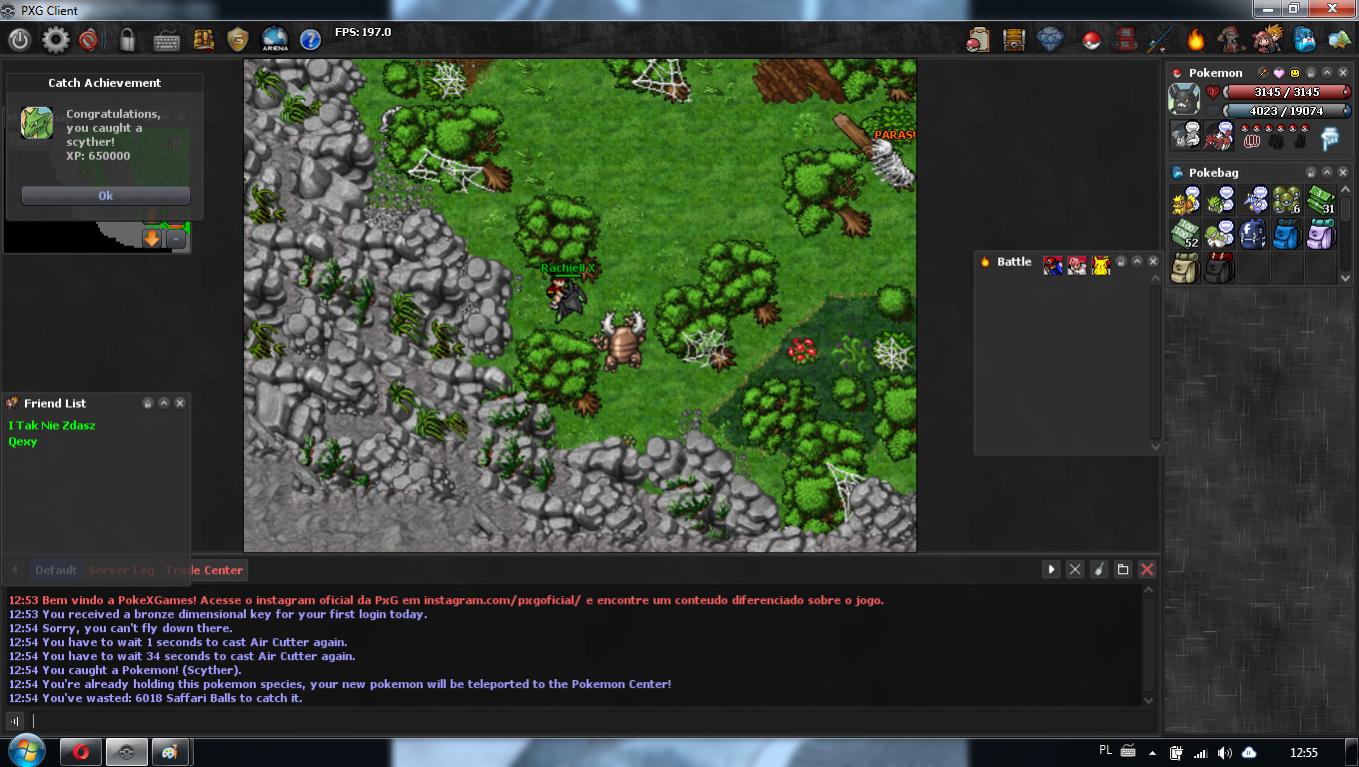1359x767 pixels.
Task: Close the Pokemon panel
Action: coord(1345,73)
